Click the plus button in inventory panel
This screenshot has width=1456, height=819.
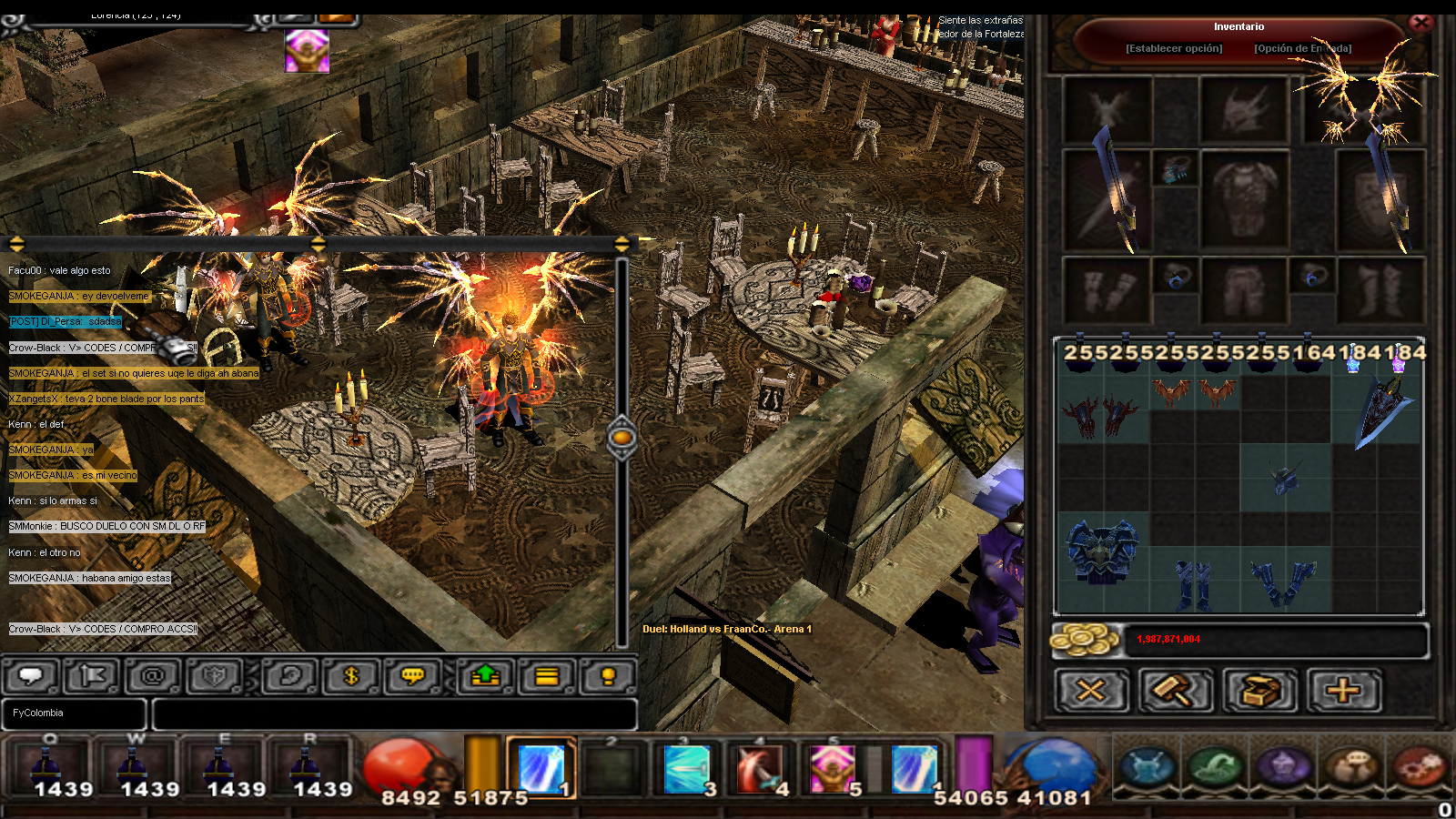coord(1343,691)
